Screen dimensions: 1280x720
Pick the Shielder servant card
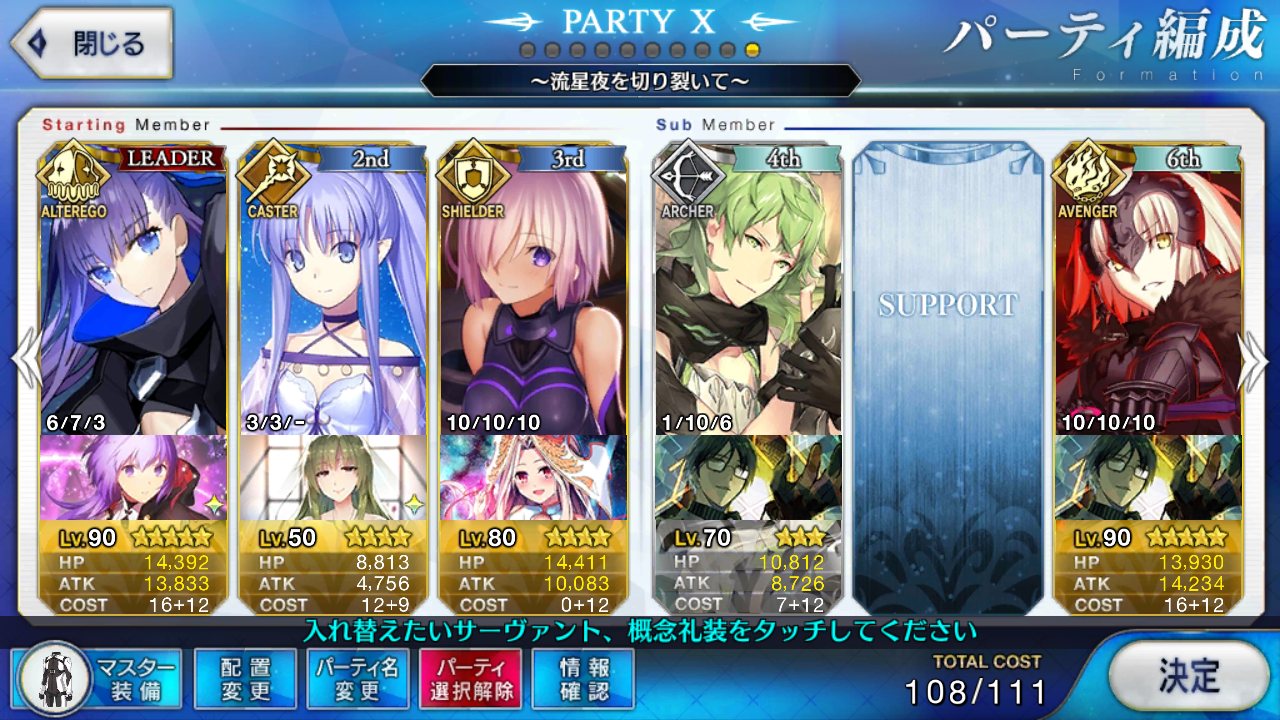(533, 300)
